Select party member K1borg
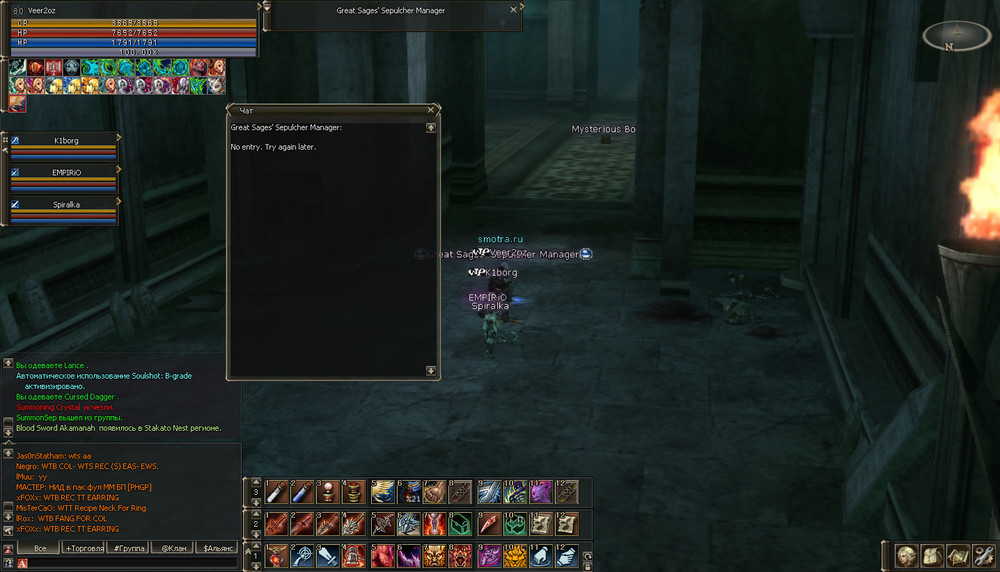 [67, 141]
